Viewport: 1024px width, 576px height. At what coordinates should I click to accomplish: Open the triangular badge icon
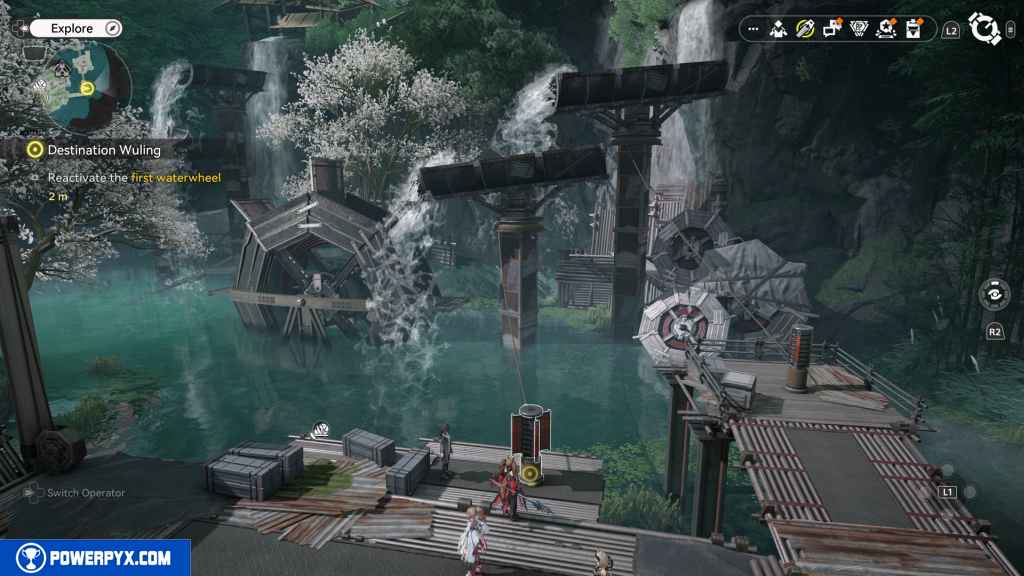point(858,29)
